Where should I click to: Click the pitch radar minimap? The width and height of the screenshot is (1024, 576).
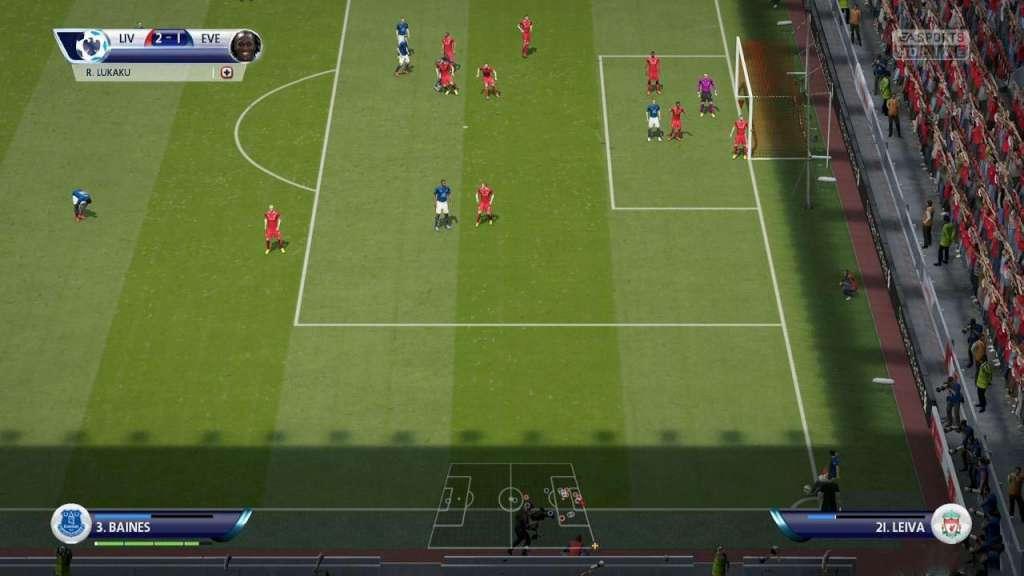click(x=510, y=505)
